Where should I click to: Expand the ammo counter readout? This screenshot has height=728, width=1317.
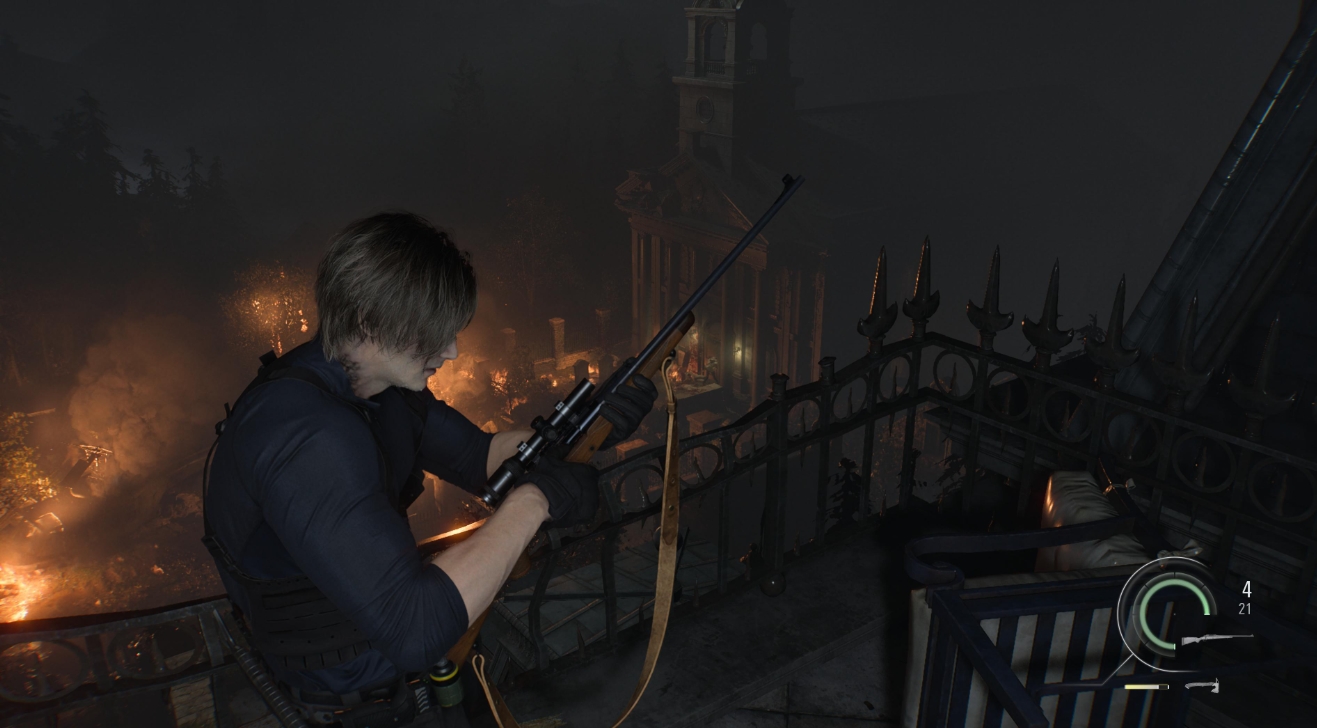[x=1246, y=598]
